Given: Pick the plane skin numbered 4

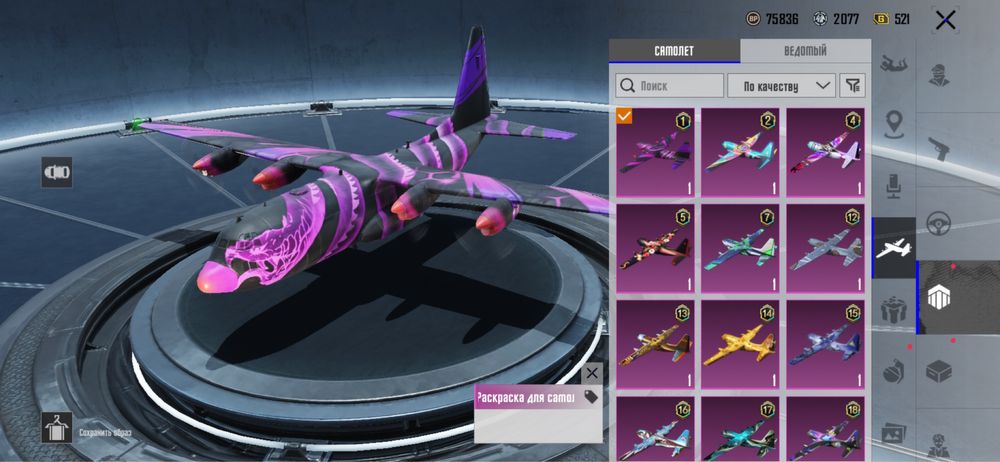Looking at the screenshot, I should click(x=825, y=153).
